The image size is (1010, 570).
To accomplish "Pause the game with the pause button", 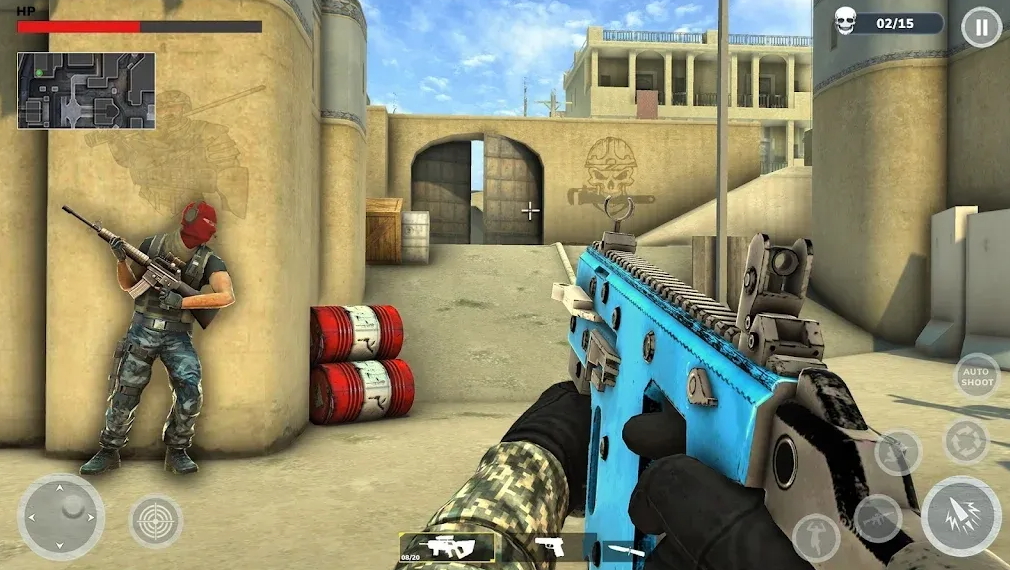I will (x=981, y=27).
